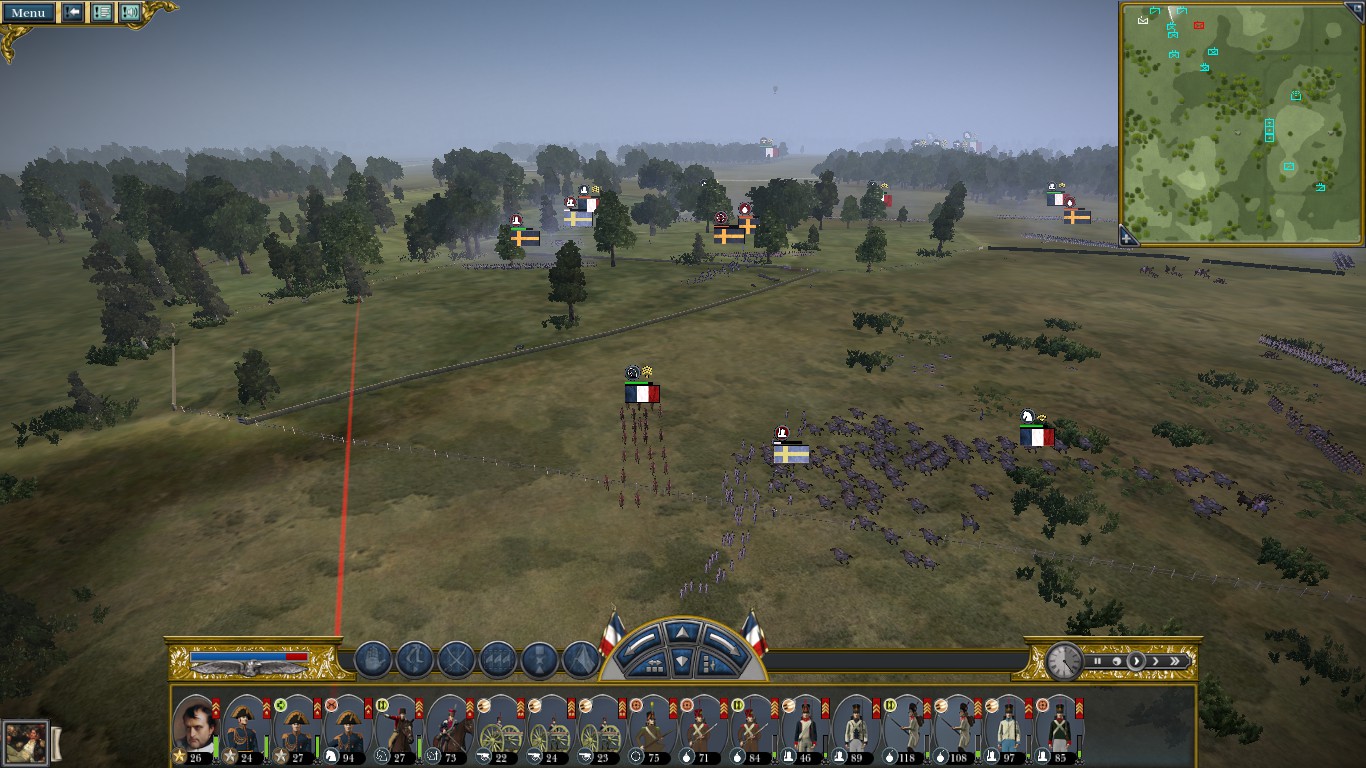Select the French flag unit marker with red infantry

pyautogui.click(x=642, y=394)
